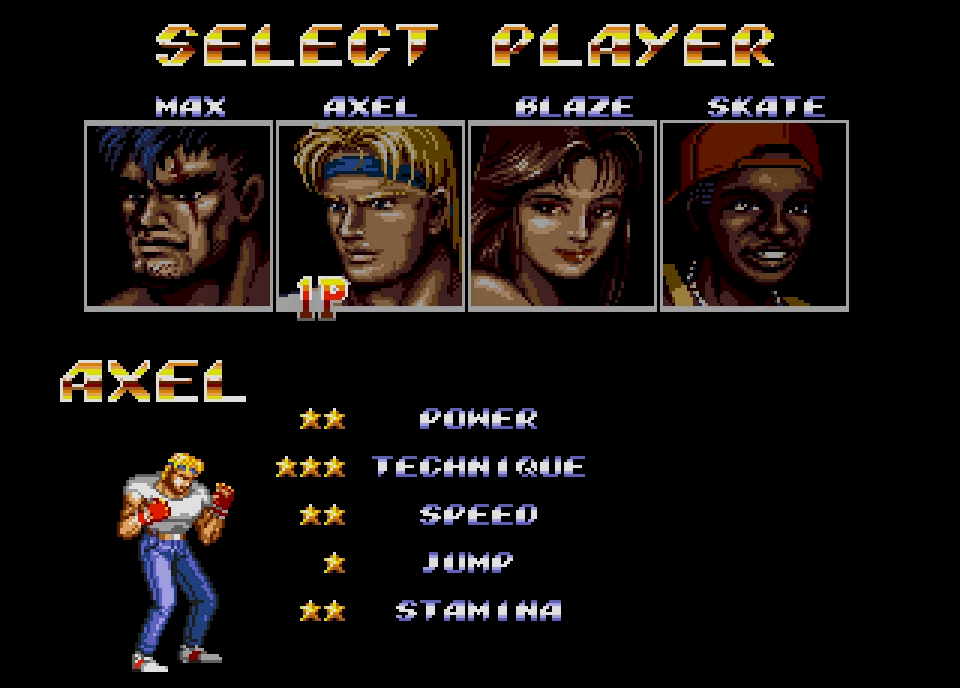Pick Blaze's character portrait
The width and height of the screenshot is (960, 688).
(x=562, y=216)
